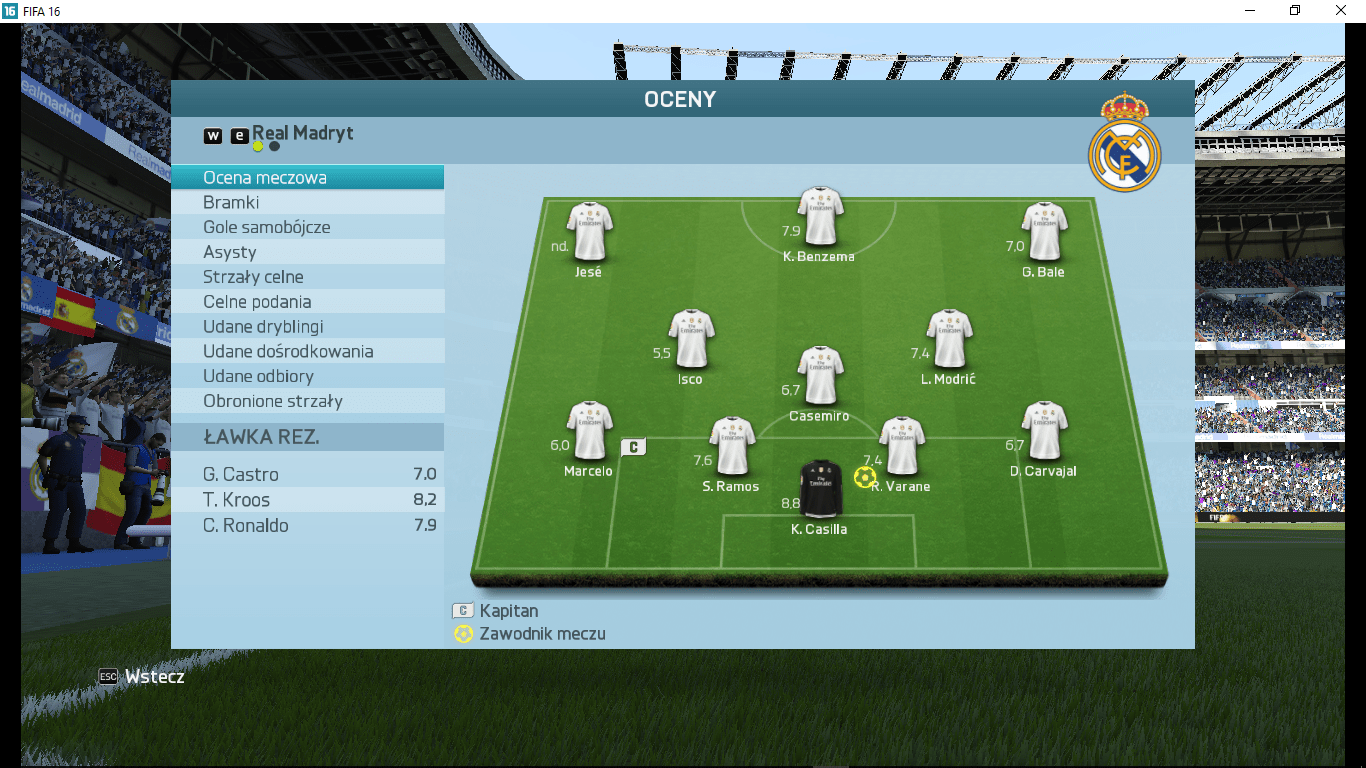1366x768 pixels.
Task: Go back with the Wstecz button
Action: (143, 677)
